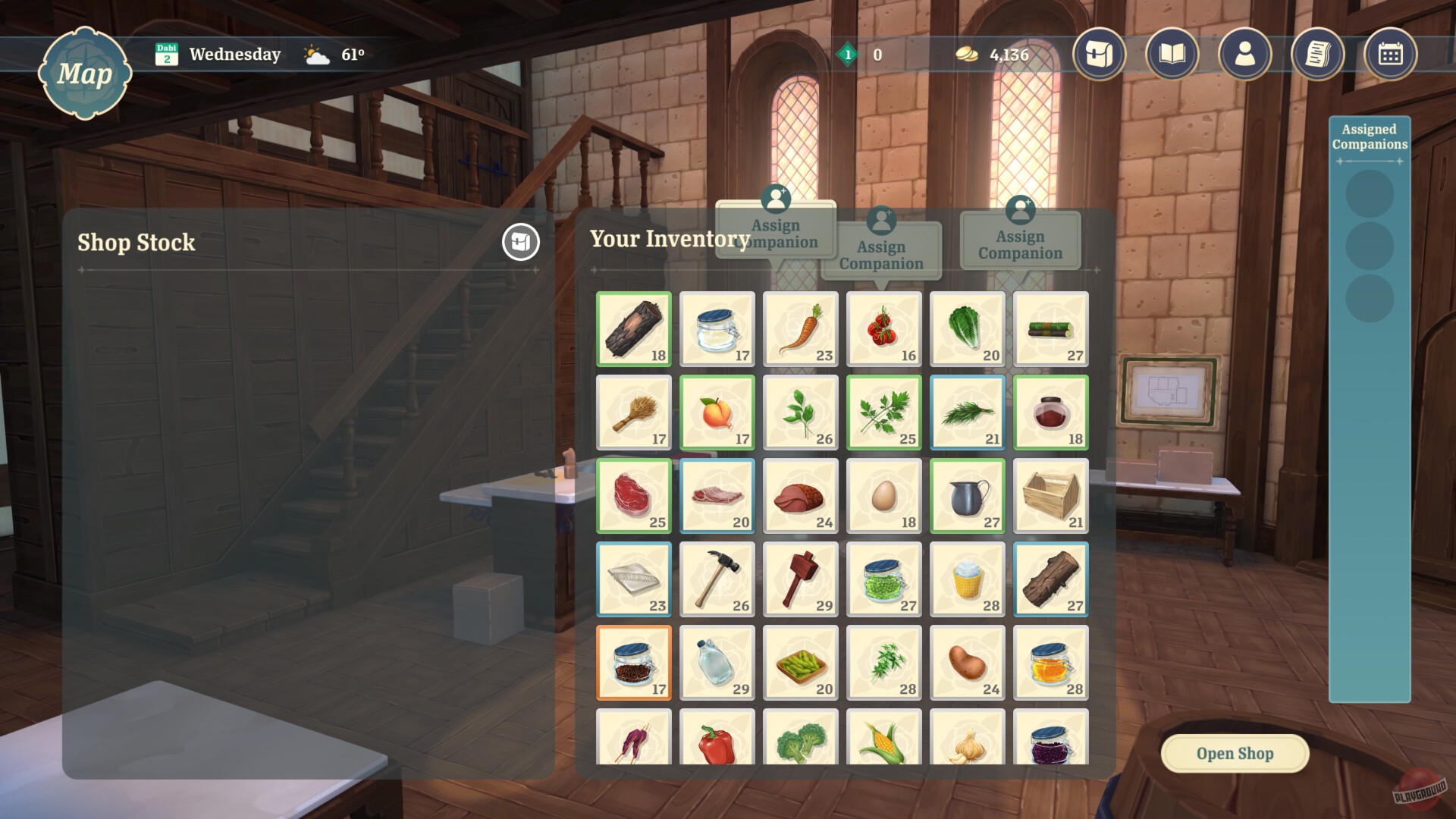Viewport: 1456px width, 819px height.
Task: Open the Map in the top left corner
Action: pyautogui.click(x=85, y=73)
